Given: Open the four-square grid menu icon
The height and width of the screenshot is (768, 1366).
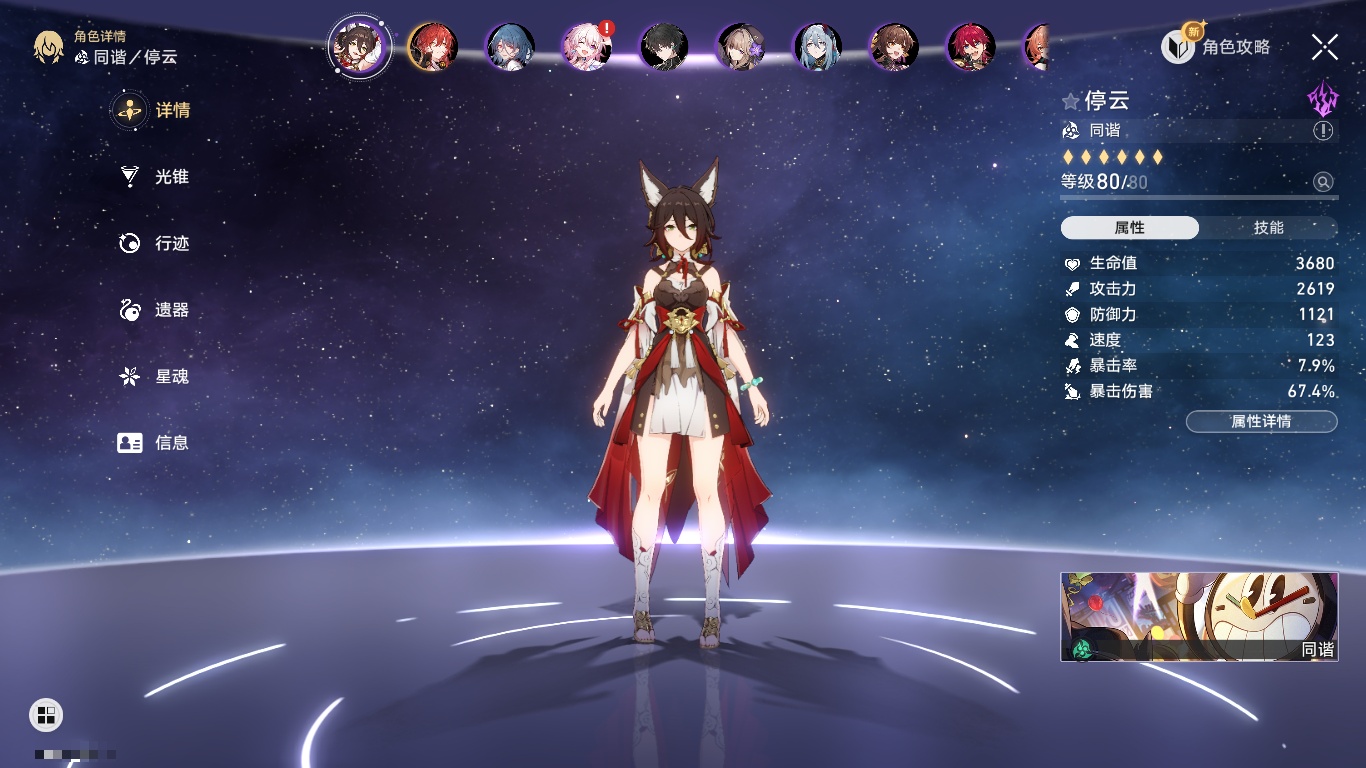Looking at the screenshot, I should coord(45,714).
